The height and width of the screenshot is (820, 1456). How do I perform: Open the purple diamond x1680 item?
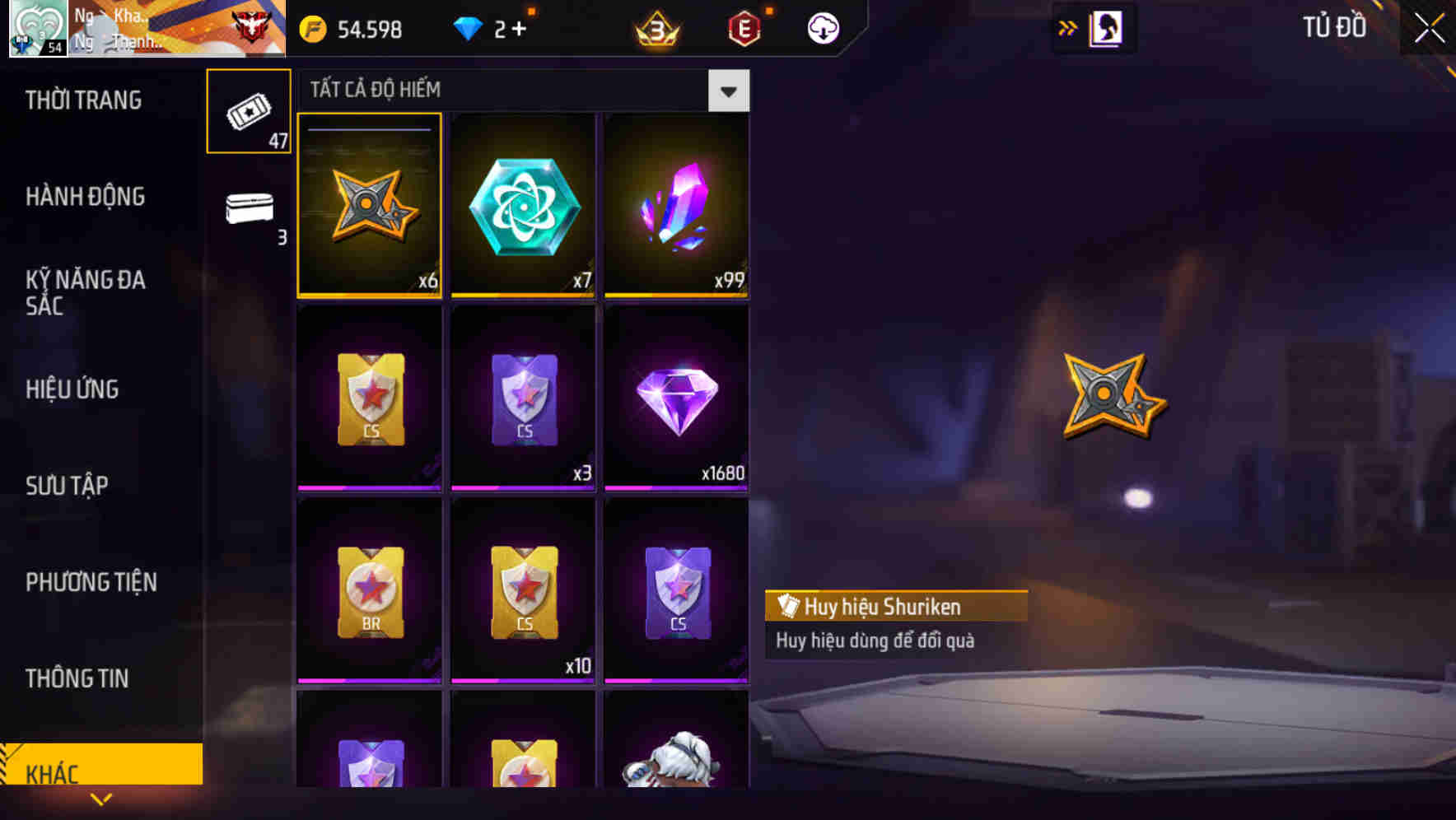coord(675,398)
